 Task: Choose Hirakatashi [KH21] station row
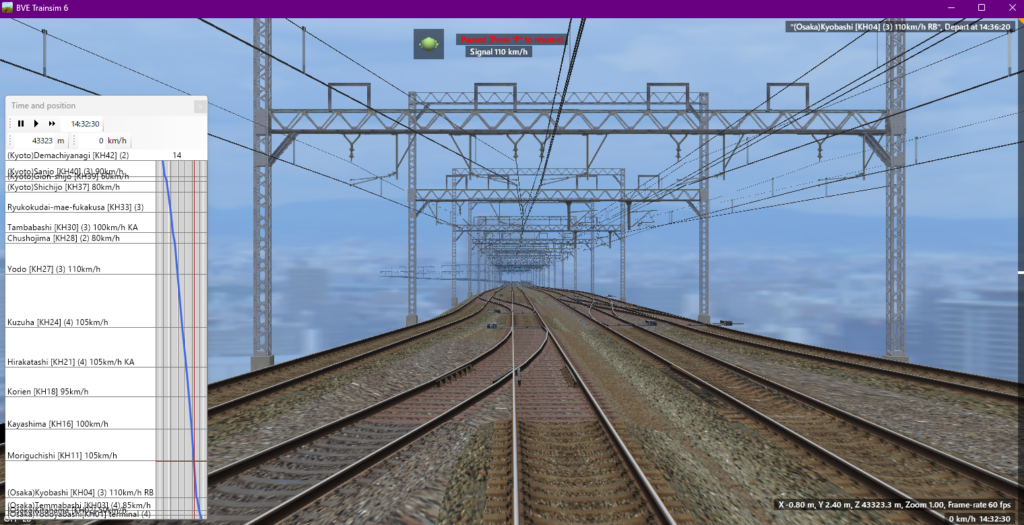click(70, 362)
